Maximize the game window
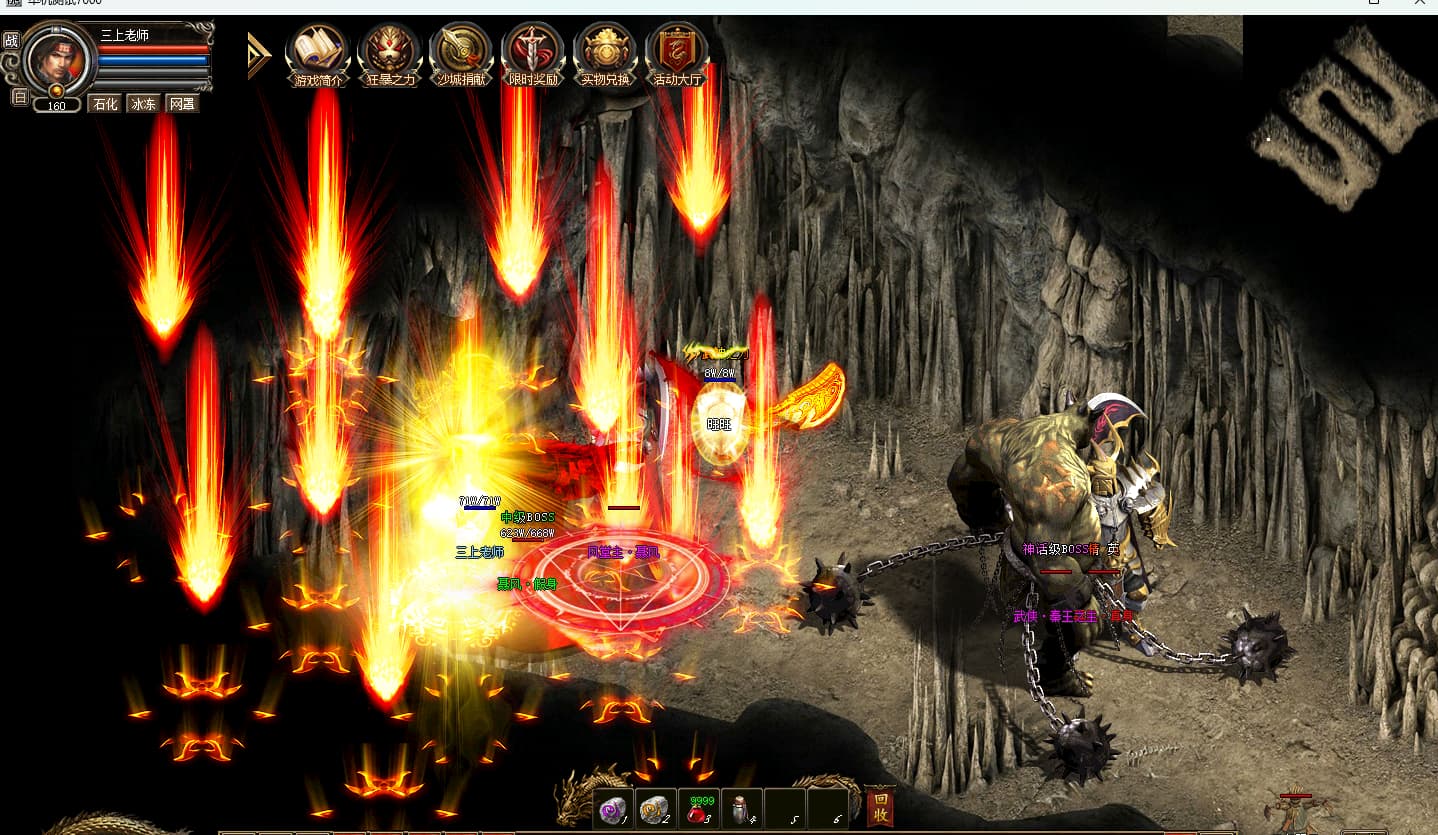Screen dimensions: 1438x835 click(1374, 4)
